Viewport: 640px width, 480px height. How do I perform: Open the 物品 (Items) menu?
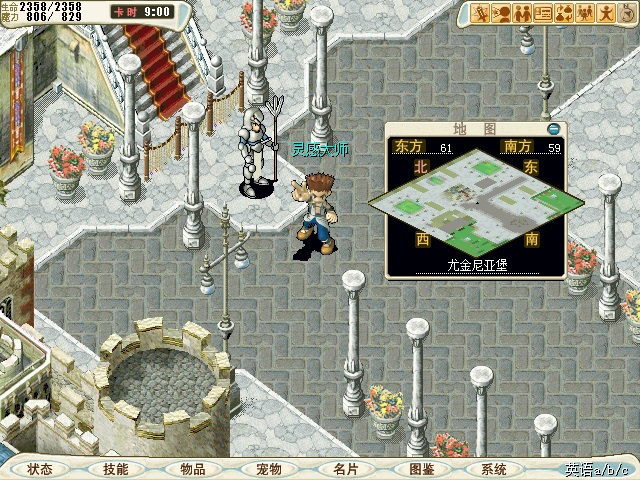193,469
